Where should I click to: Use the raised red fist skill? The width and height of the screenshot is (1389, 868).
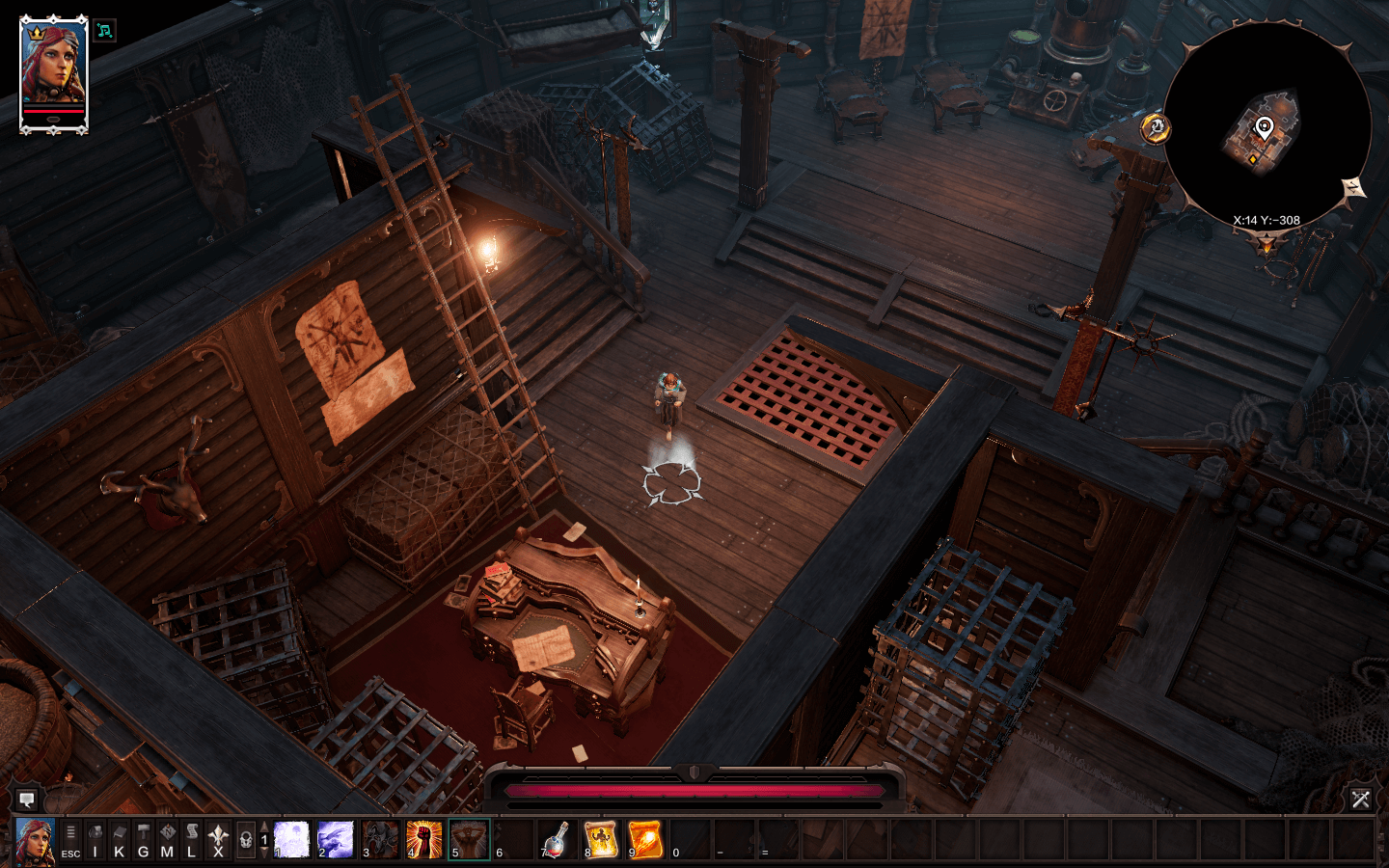click(424, 839)
